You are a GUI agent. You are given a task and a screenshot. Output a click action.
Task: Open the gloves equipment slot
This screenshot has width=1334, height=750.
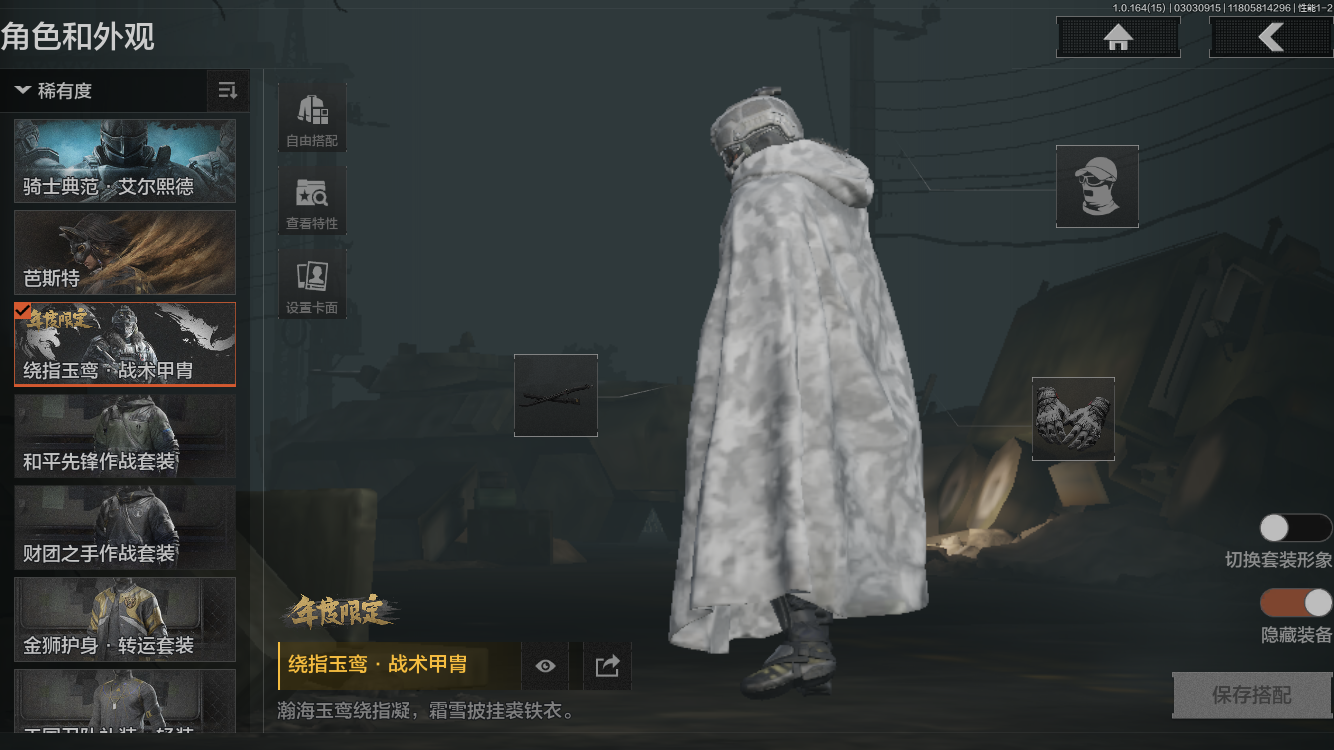coord(1073,419)
